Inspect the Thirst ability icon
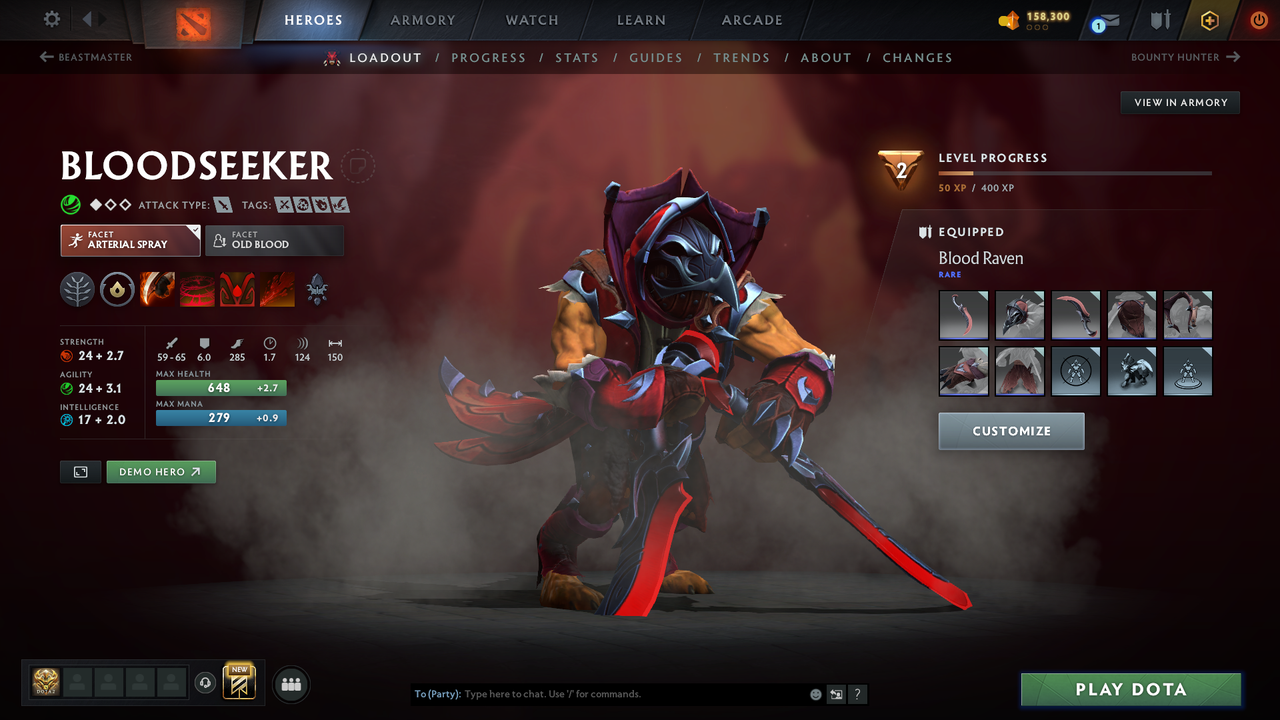Screen dimensions: 1280x720 236,290
